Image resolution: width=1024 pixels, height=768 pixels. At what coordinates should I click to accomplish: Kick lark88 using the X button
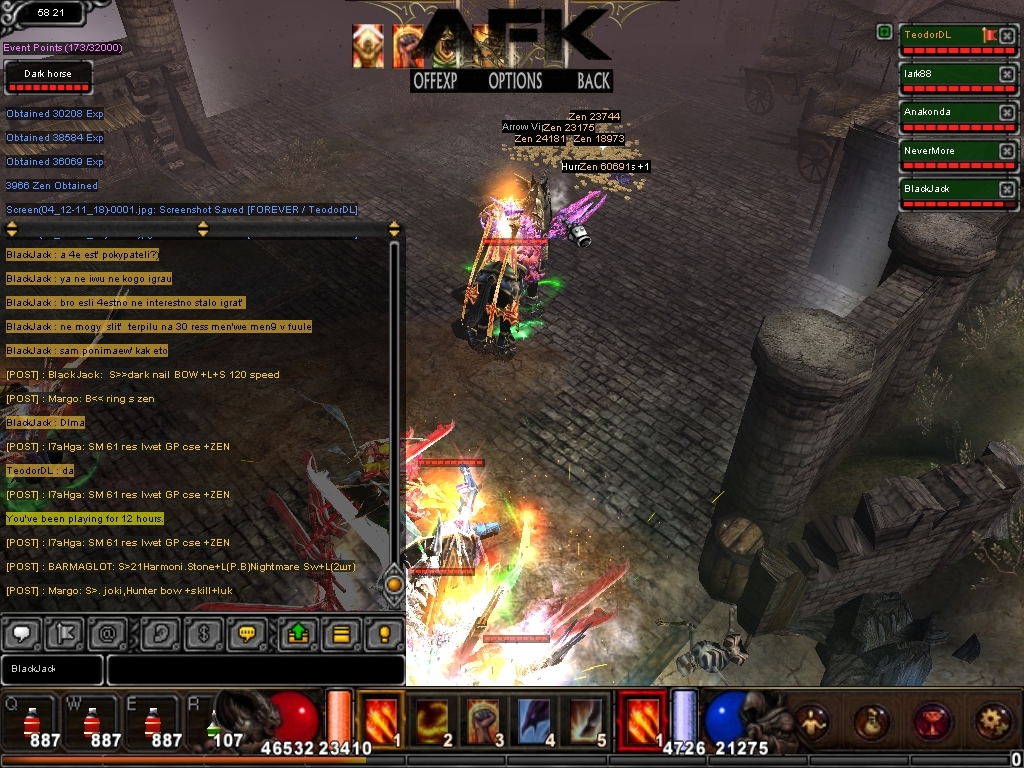(x=1006, y=75)
